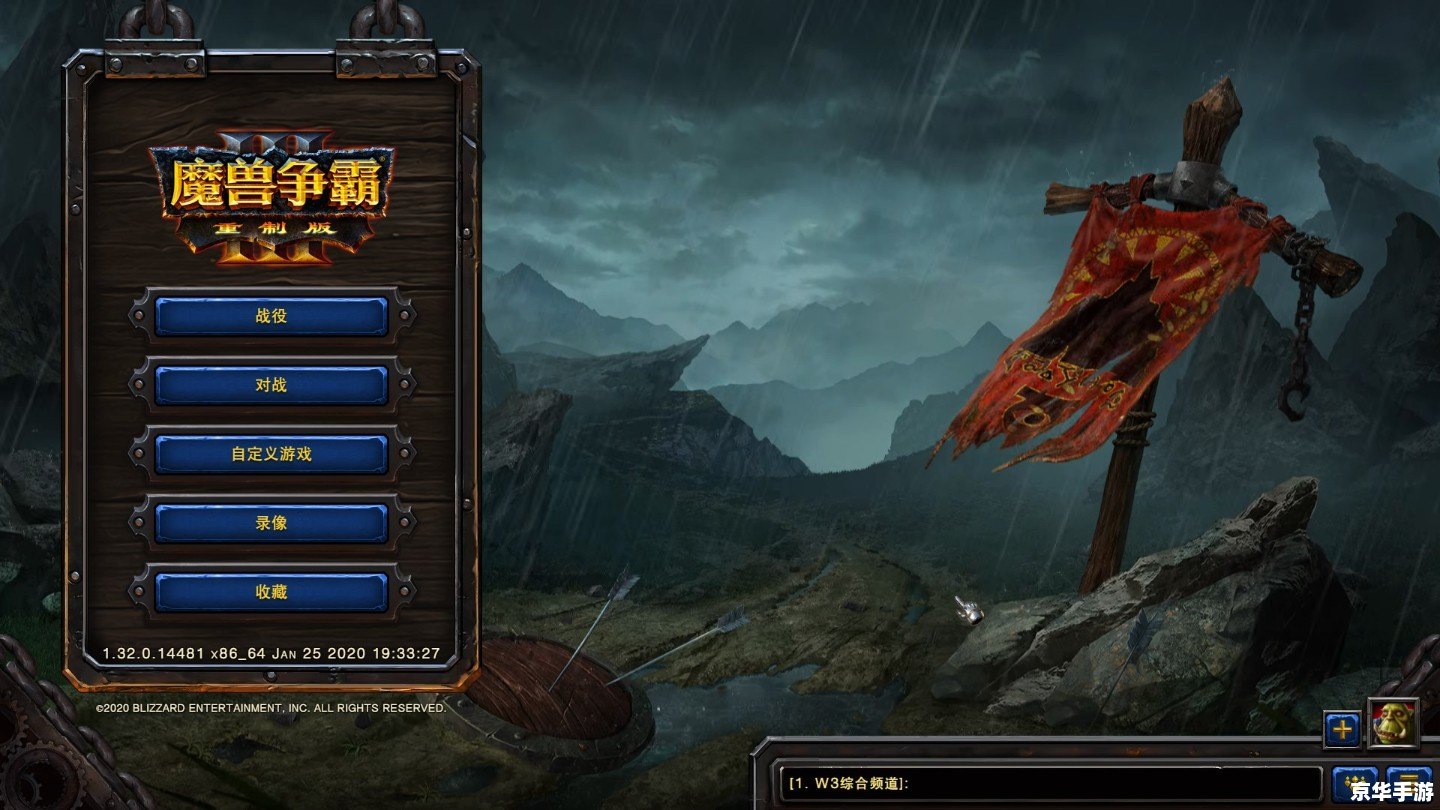Expand the arrow left of 收藏
The height and width of the screenshot is (810, 1440).
pos(136,591)
